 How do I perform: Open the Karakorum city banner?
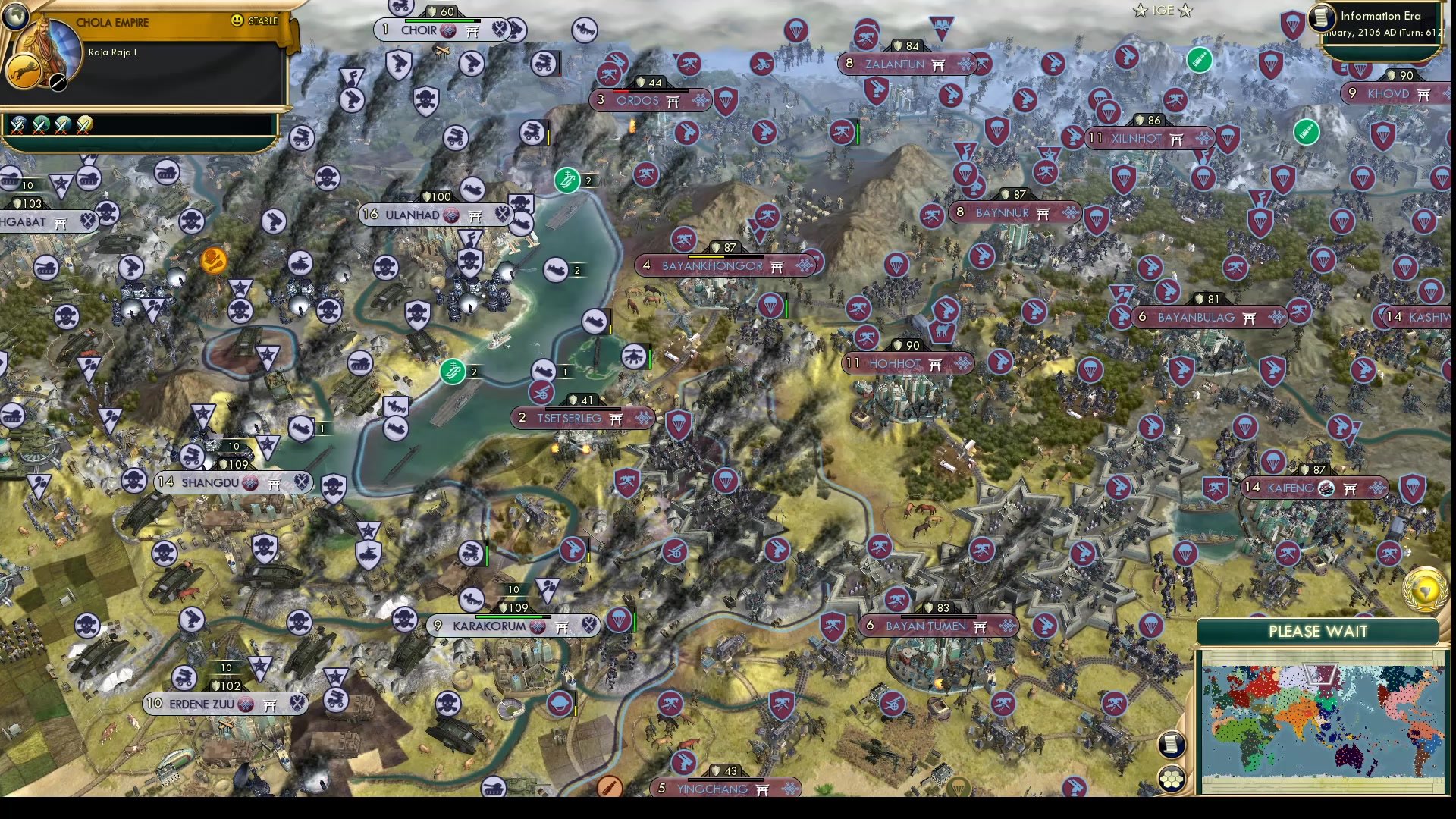pos(489,626)
